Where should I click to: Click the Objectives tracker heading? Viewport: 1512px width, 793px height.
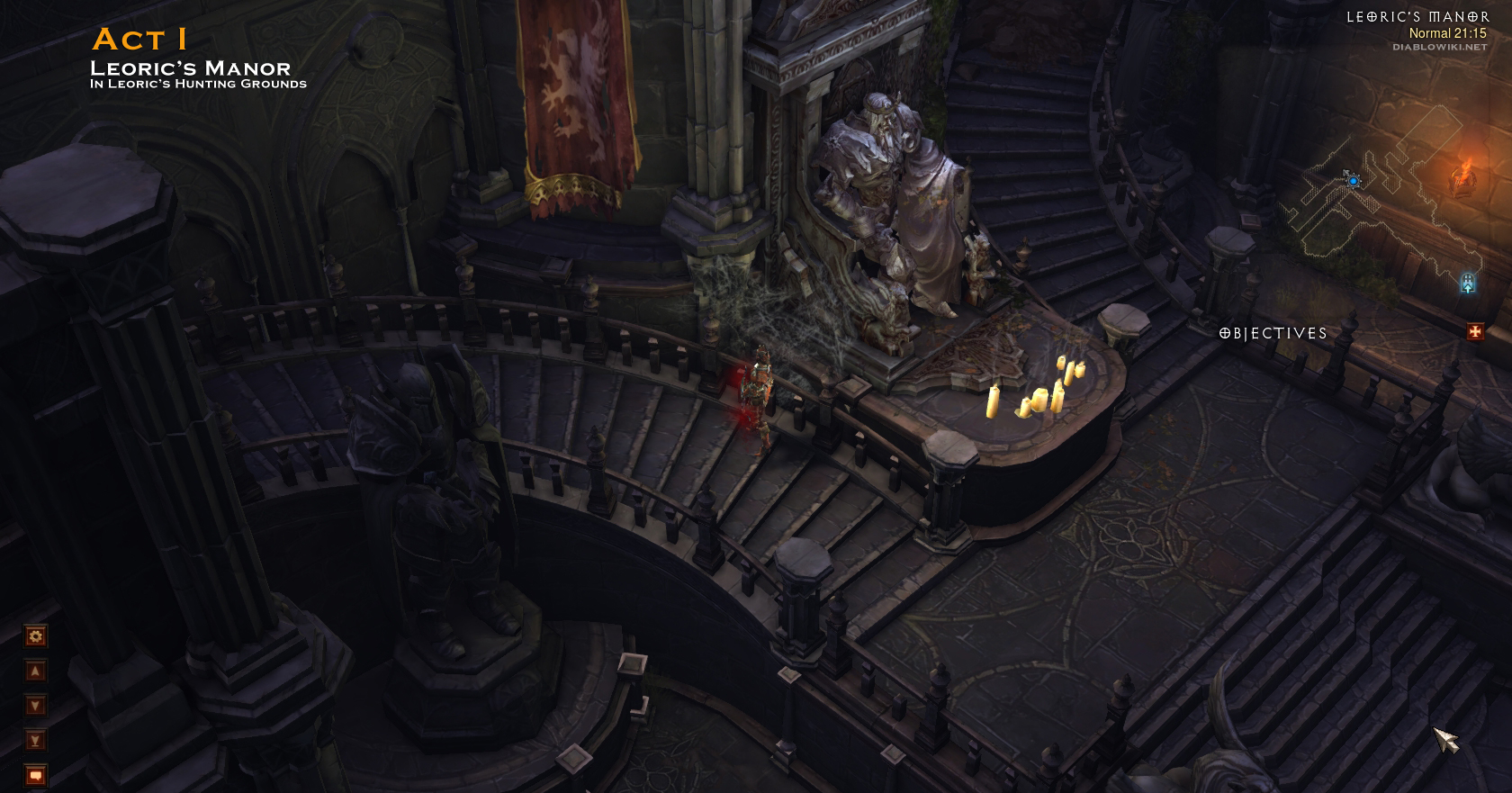[x=1273, y=333]
